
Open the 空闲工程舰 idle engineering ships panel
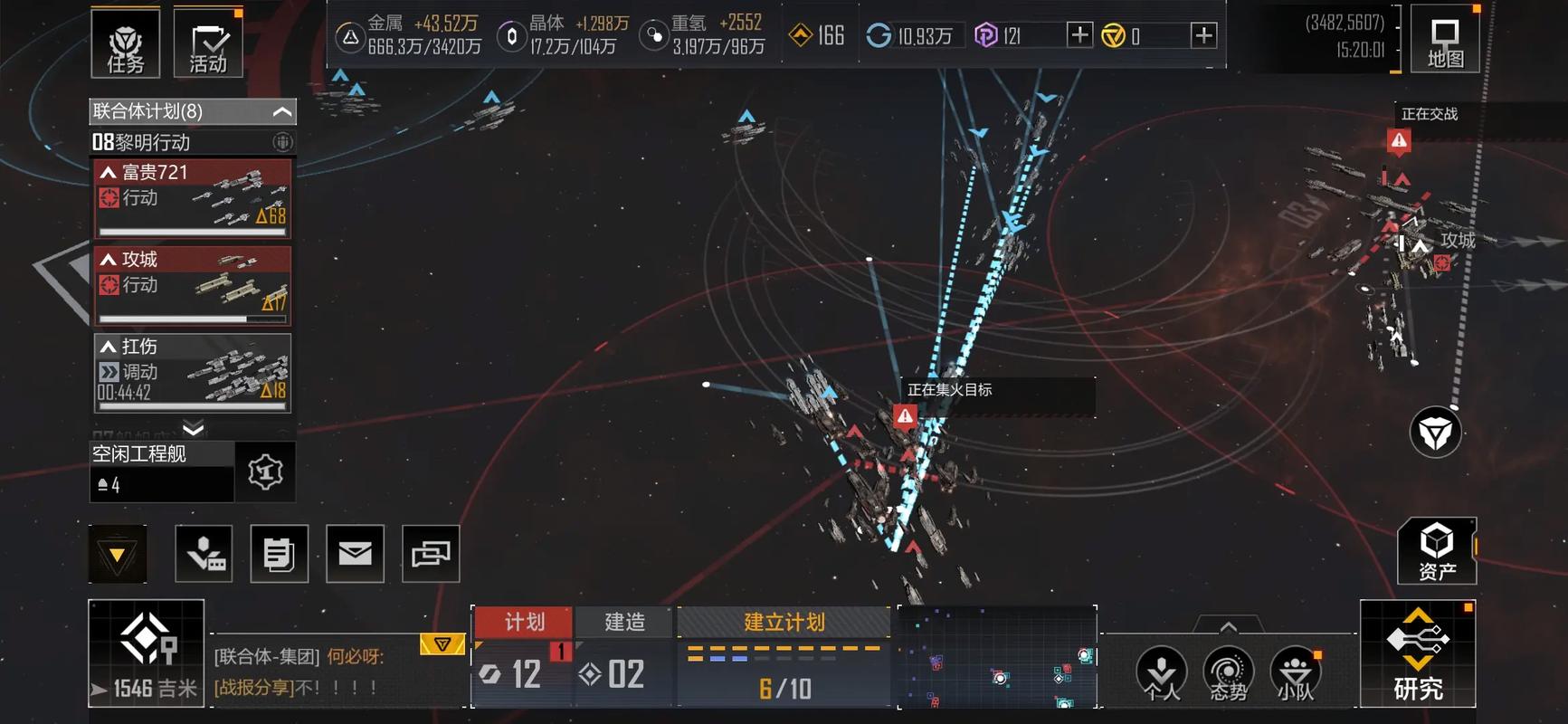coord(163,472)
